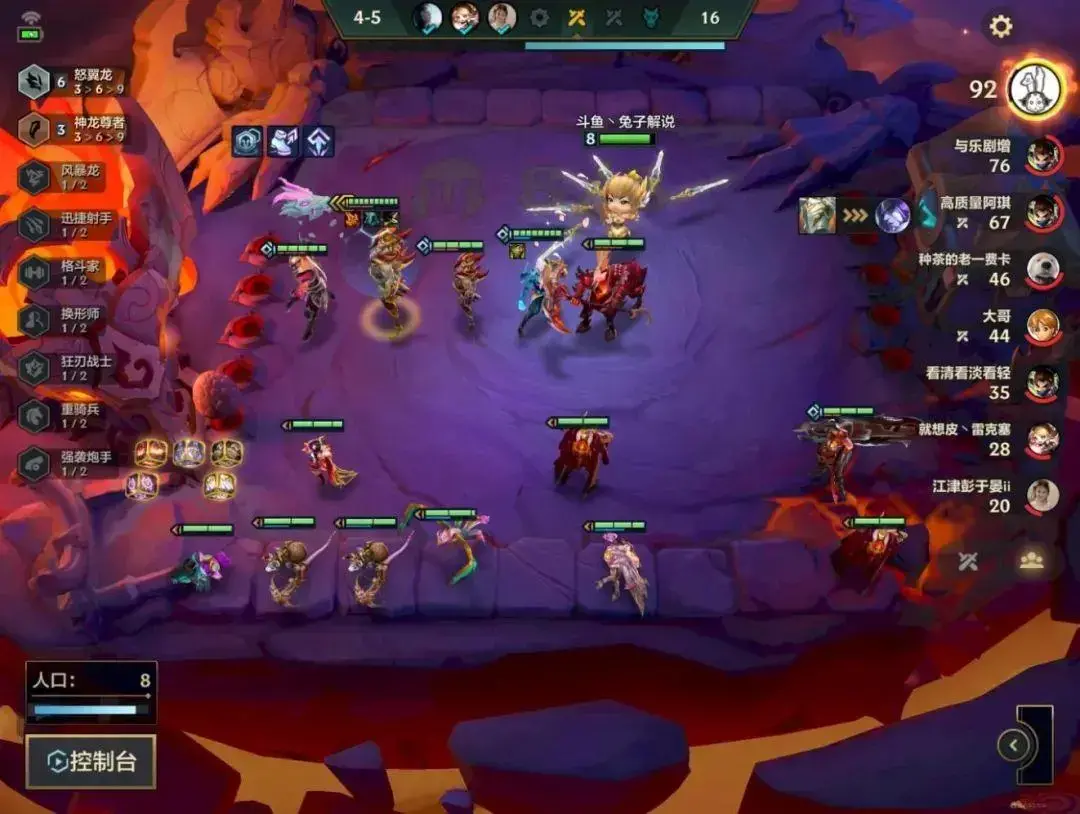1080x814 pixels.
Task: Select the 神龙尊者 trait entry
Action: [72, 130]
